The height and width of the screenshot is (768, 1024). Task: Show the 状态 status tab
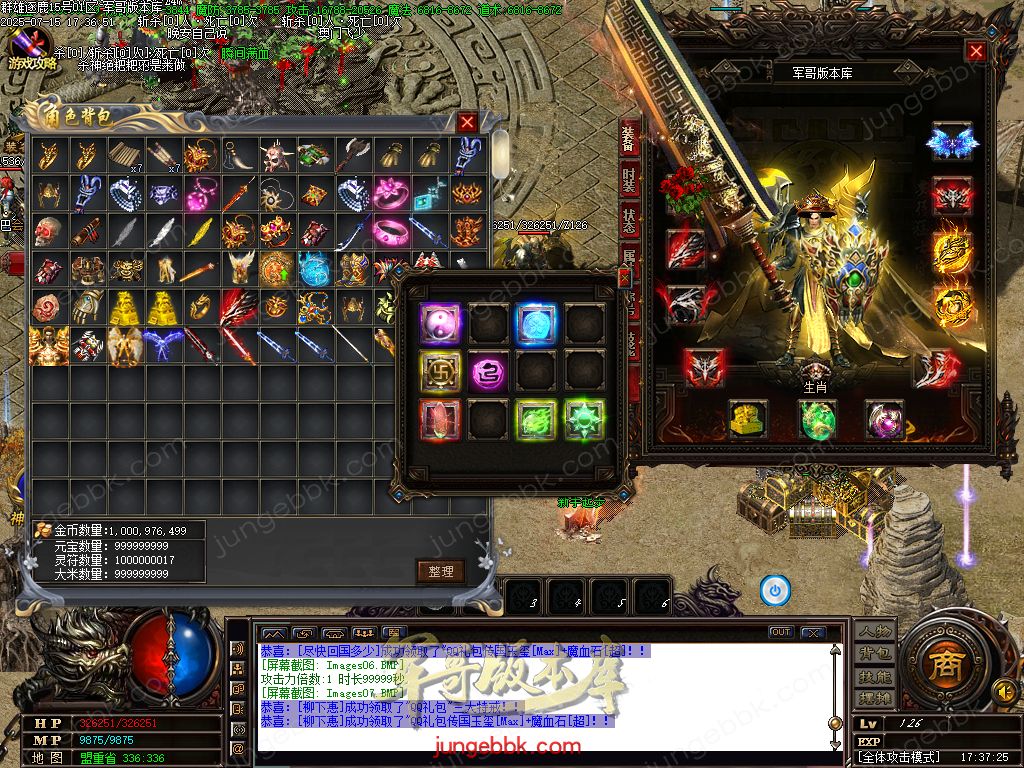pos(628,221)
